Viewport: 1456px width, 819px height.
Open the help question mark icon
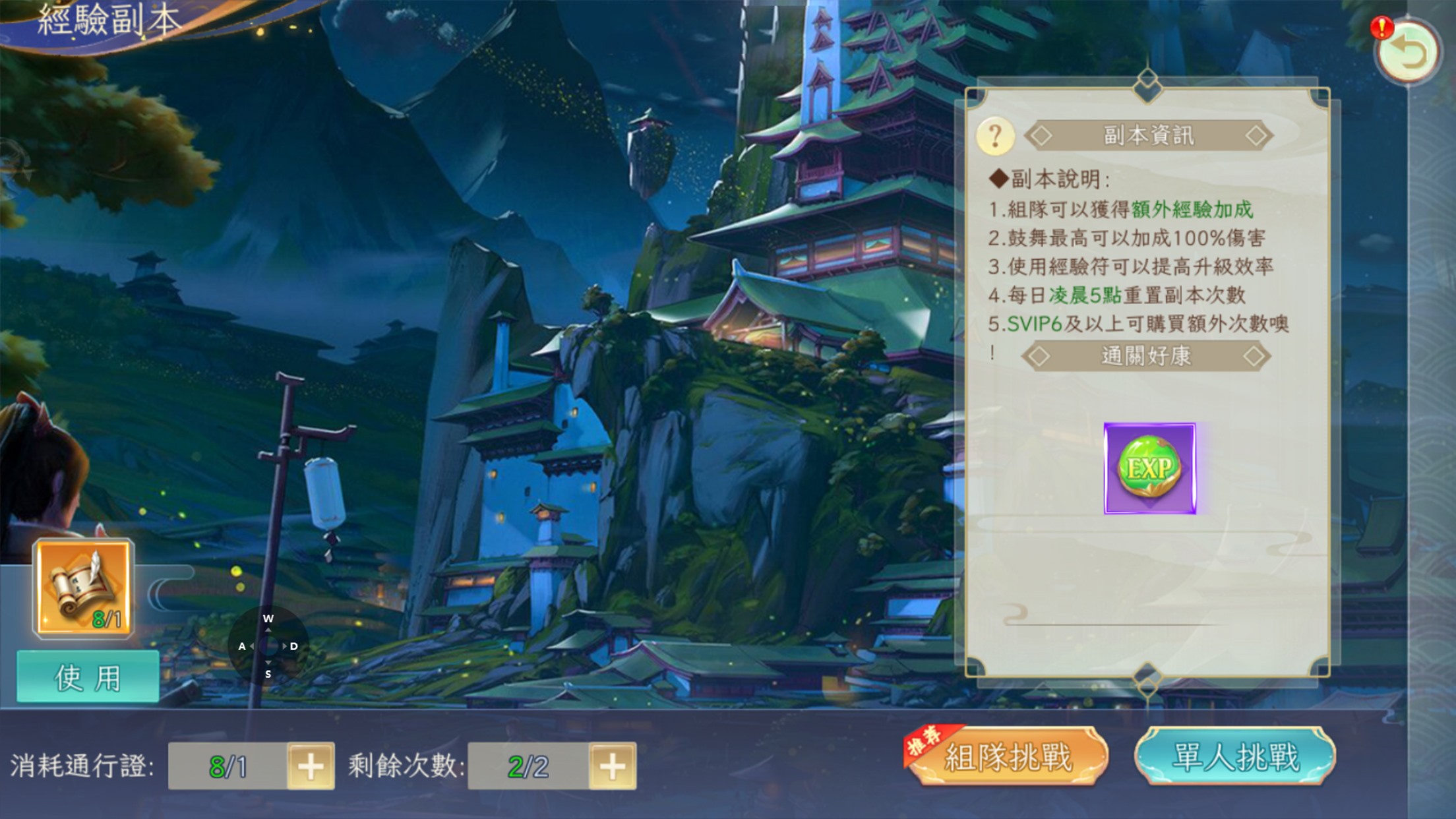coord(998,135)
